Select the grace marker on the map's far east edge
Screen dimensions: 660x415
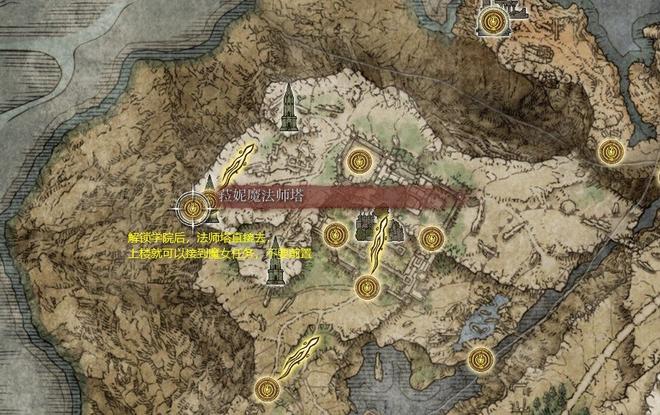610,151
